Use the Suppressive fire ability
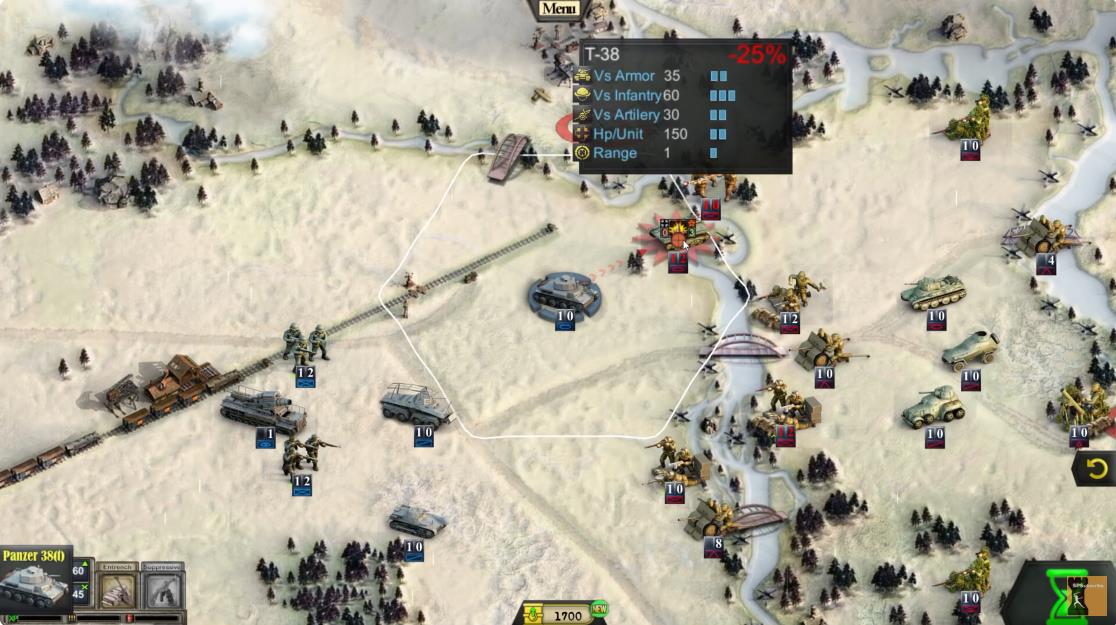 [x=161, y=591]
